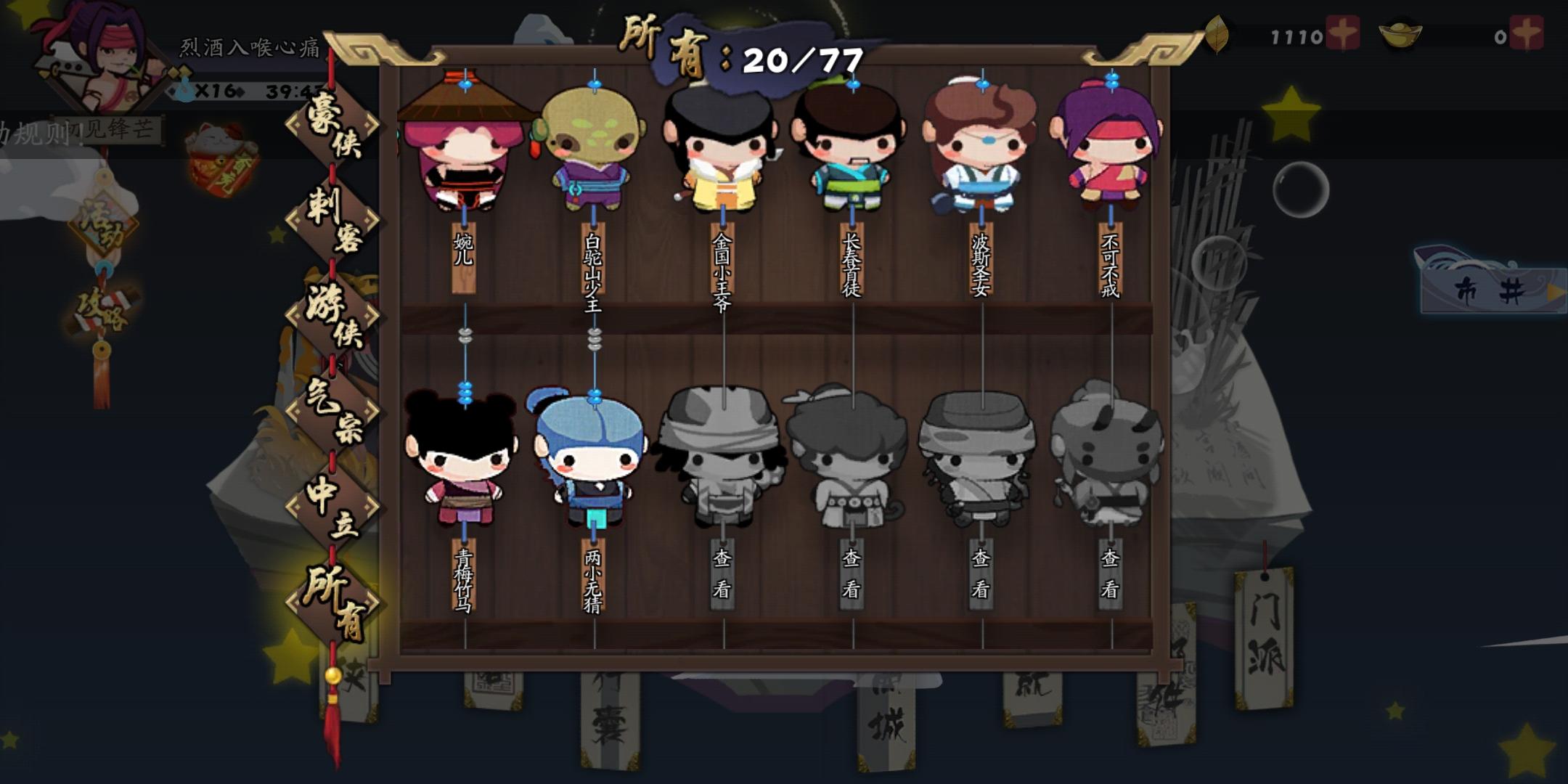The width and height of the screenshot is (1568, 784).
Task: Click the gold ingot currency icon
Action: pos(1401,33)
